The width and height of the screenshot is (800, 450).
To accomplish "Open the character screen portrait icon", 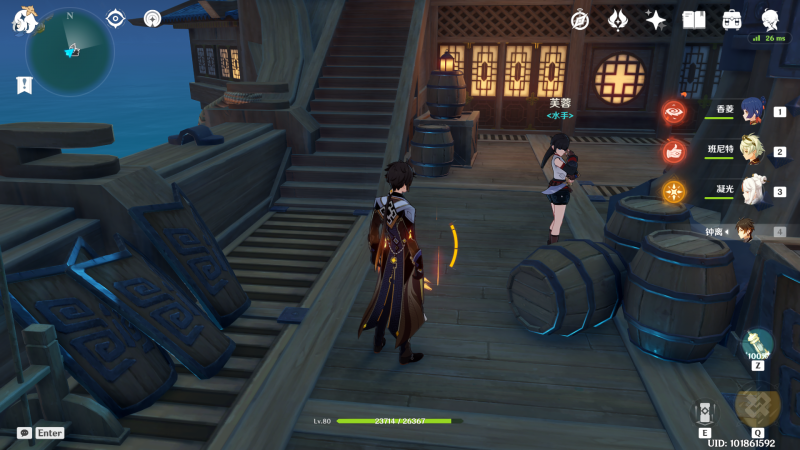I will tap(771, 20).
